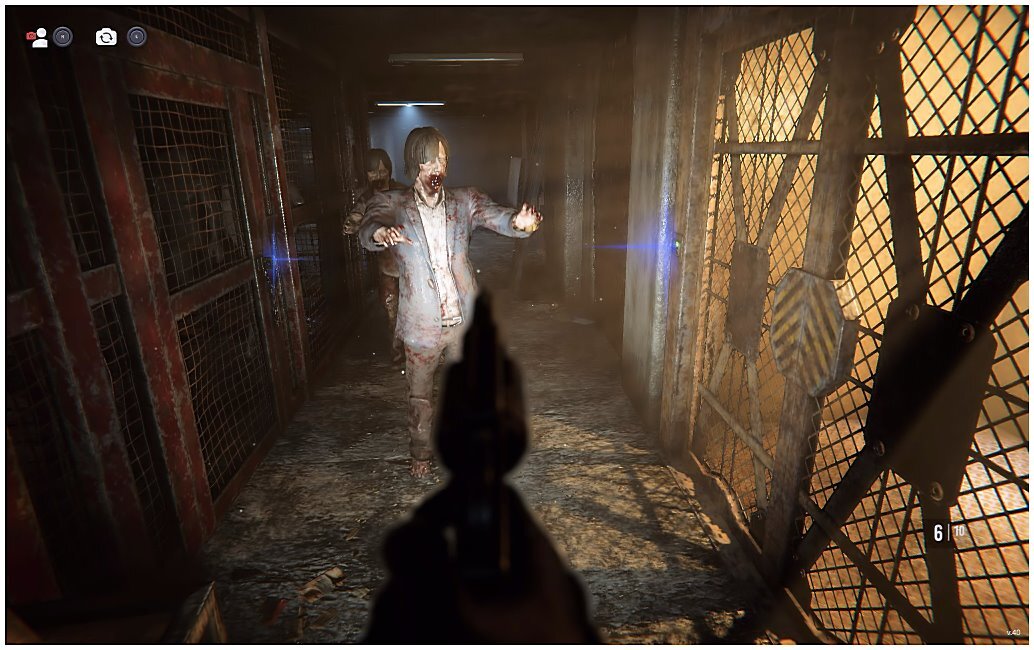
Task: Click the switch camera icon
Action: [x=106, y=37]
